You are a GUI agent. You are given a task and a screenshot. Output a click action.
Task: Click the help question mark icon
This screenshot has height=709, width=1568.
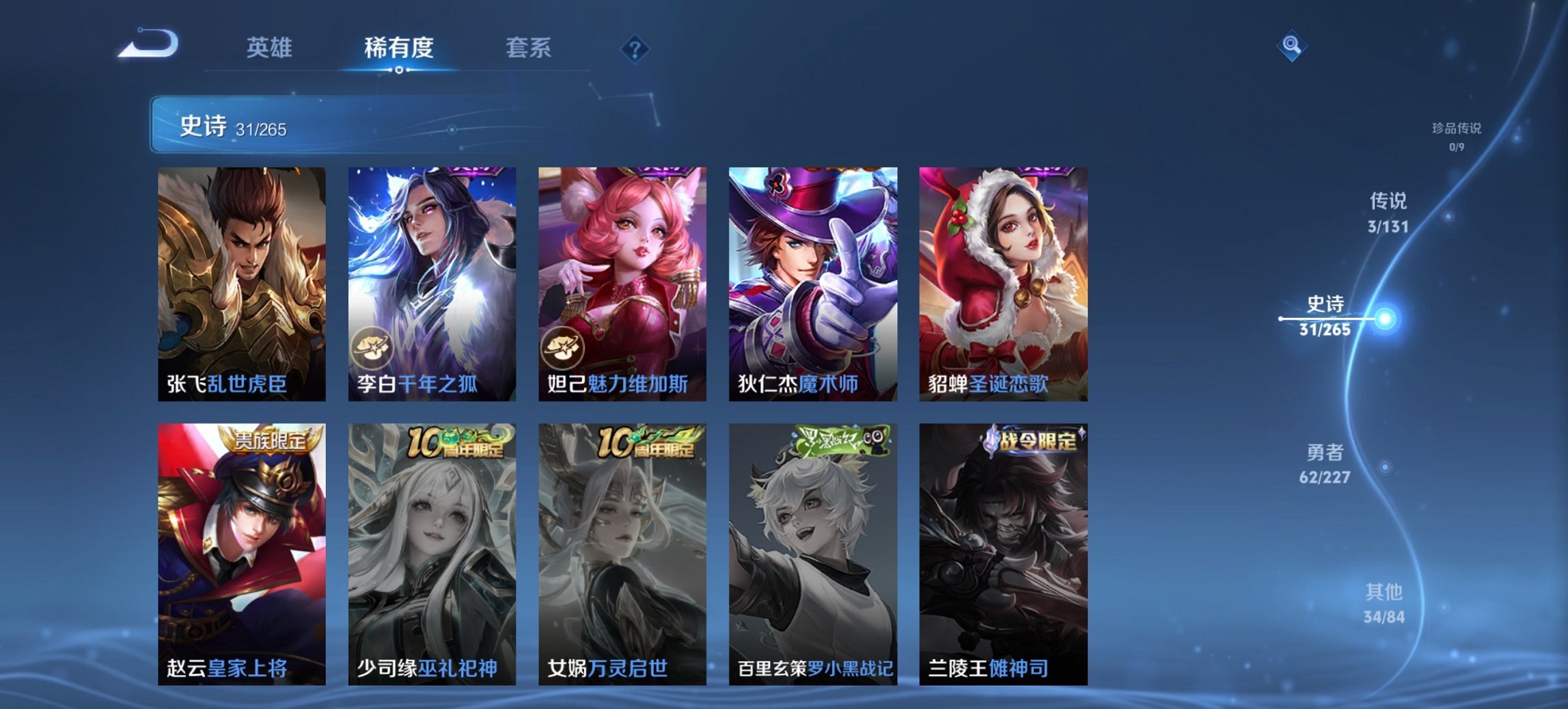(634, 48)
